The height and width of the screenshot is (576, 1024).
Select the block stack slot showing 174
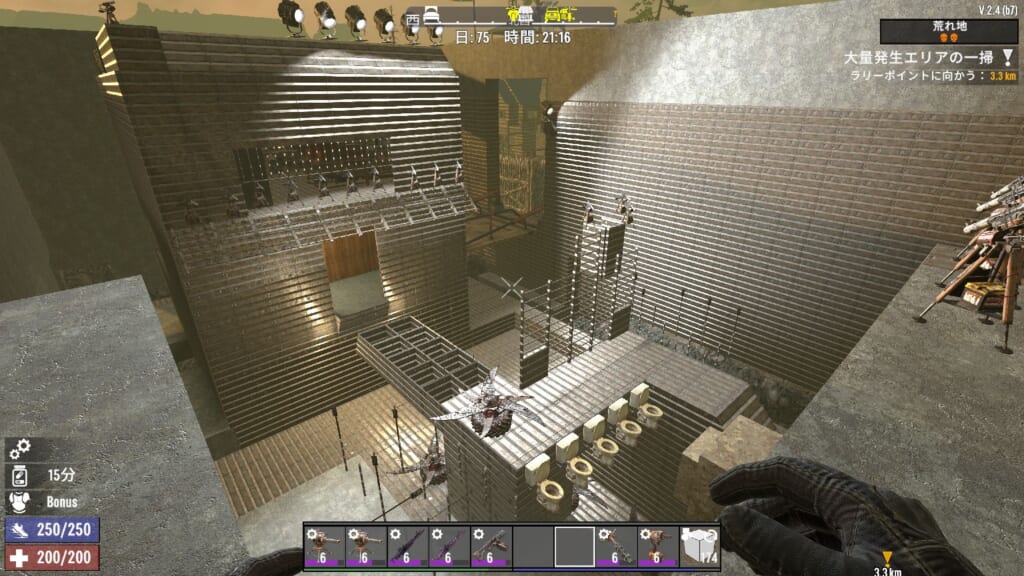click(x=700, y=547)
